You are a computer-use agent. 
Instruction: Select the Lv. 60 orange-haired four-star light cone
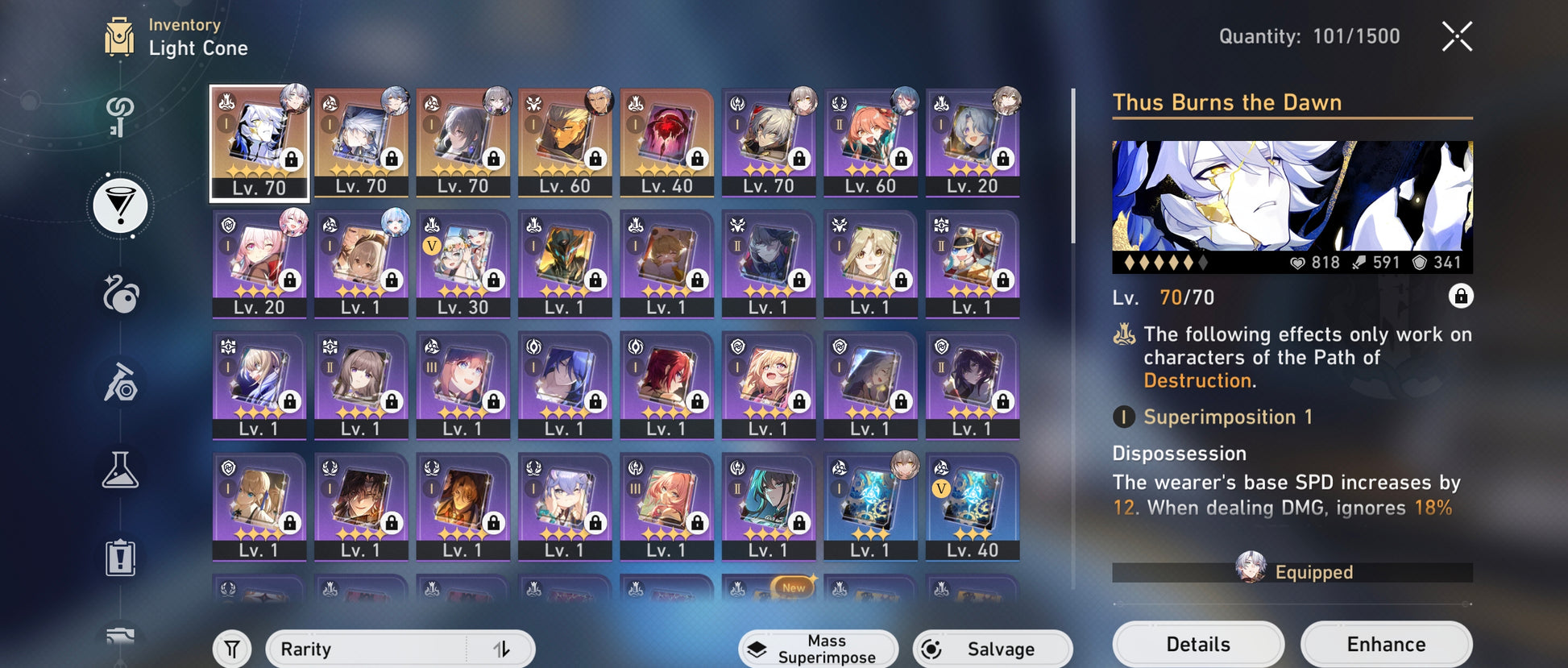coord(870,142)
